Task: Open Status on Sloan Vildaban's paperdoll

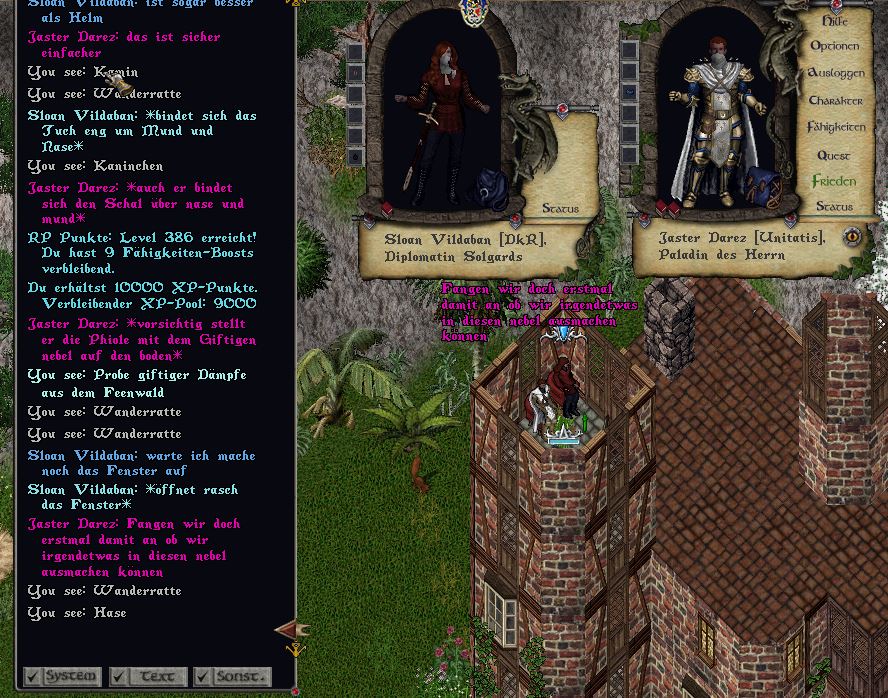Action: (560, 209)
